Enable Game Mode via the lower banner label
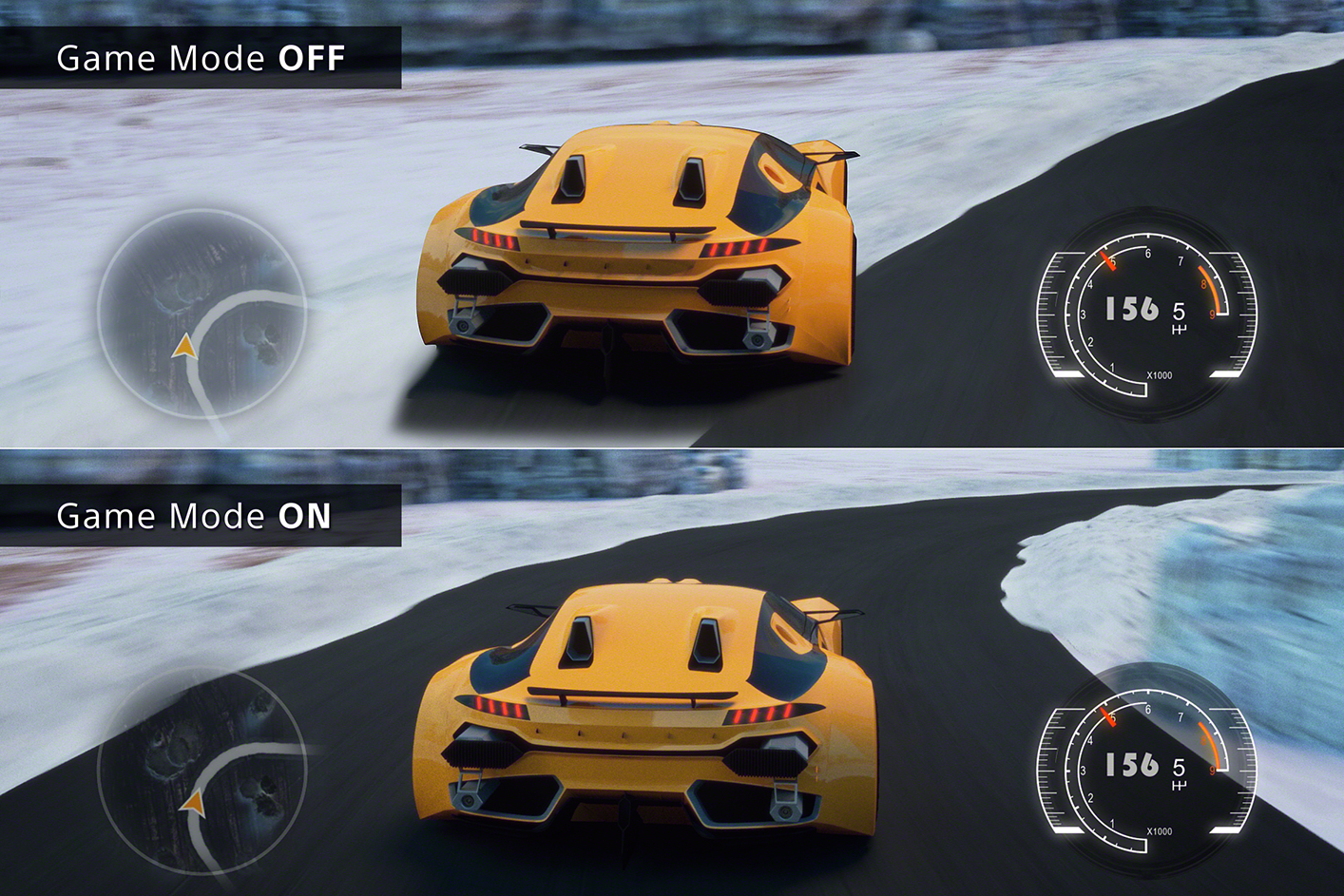 coord(193,517)
